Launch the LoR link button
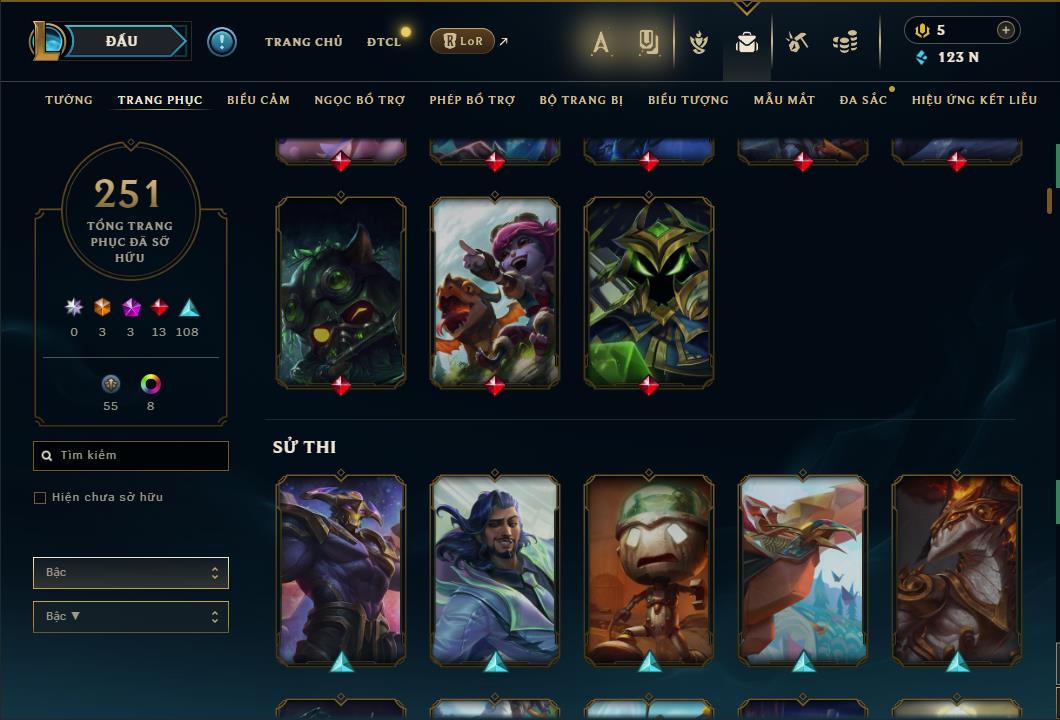Viewport: 1060px width, 720px height. pos(462,41)
